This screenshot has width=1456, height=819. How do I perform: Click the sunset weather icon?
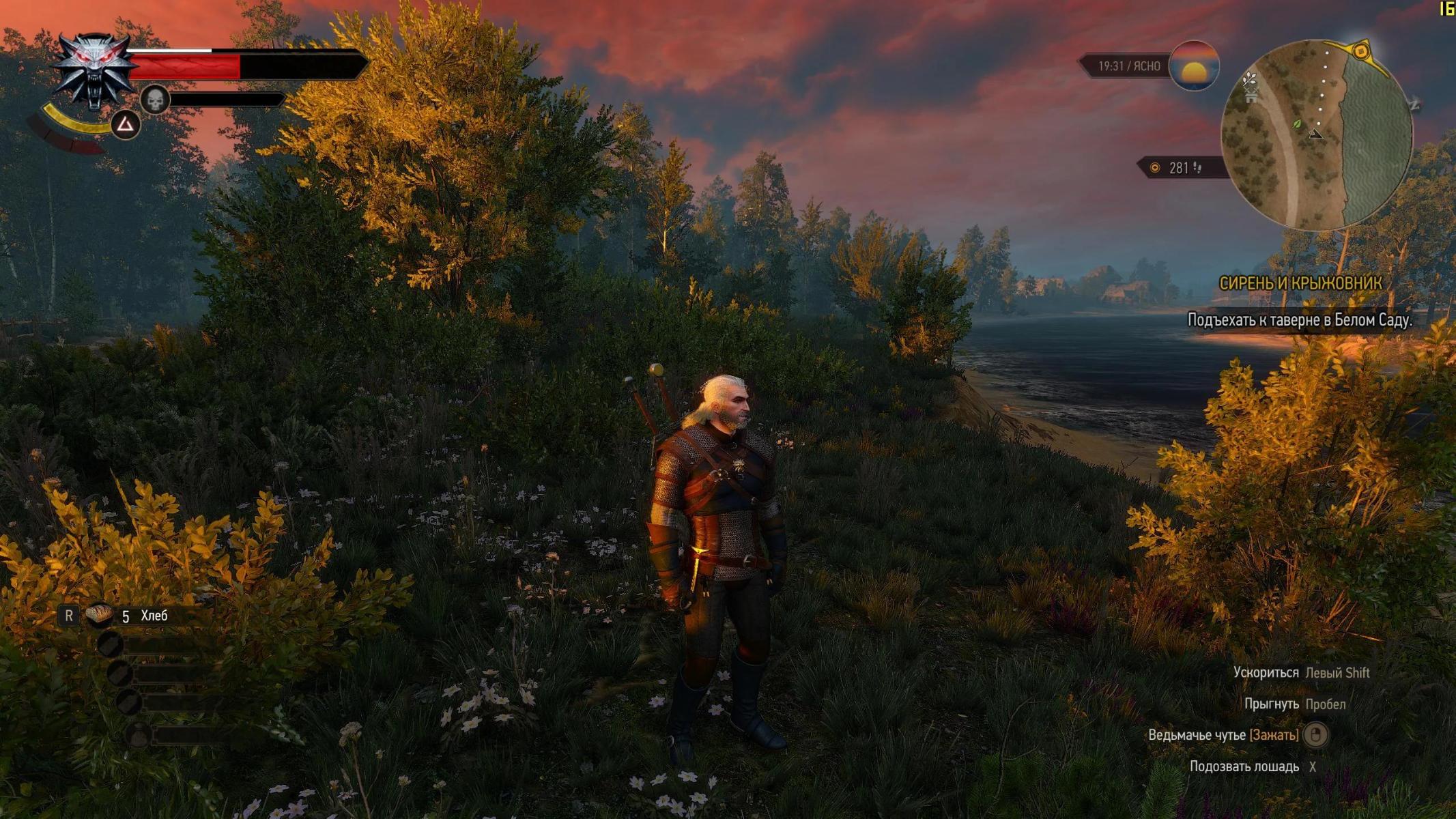(x=1194, y=66)
